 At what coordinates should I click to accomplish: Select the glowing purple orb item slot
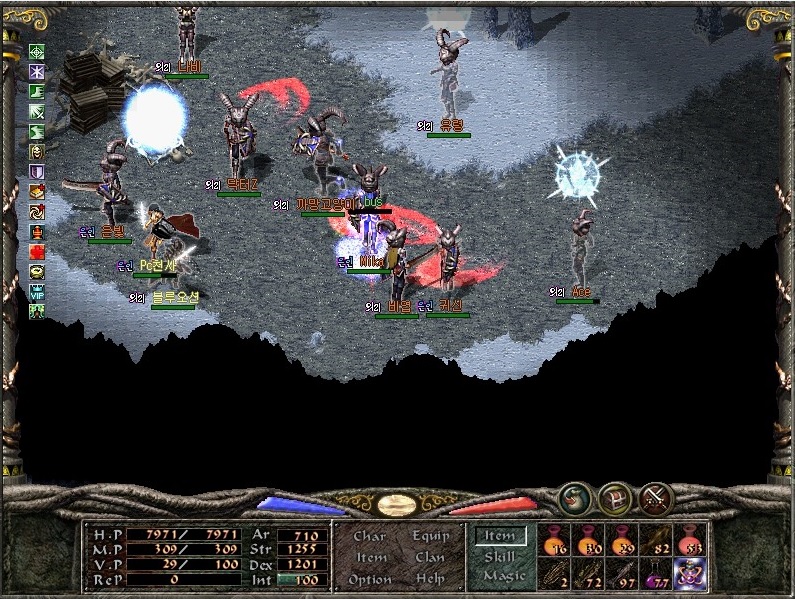688,574
